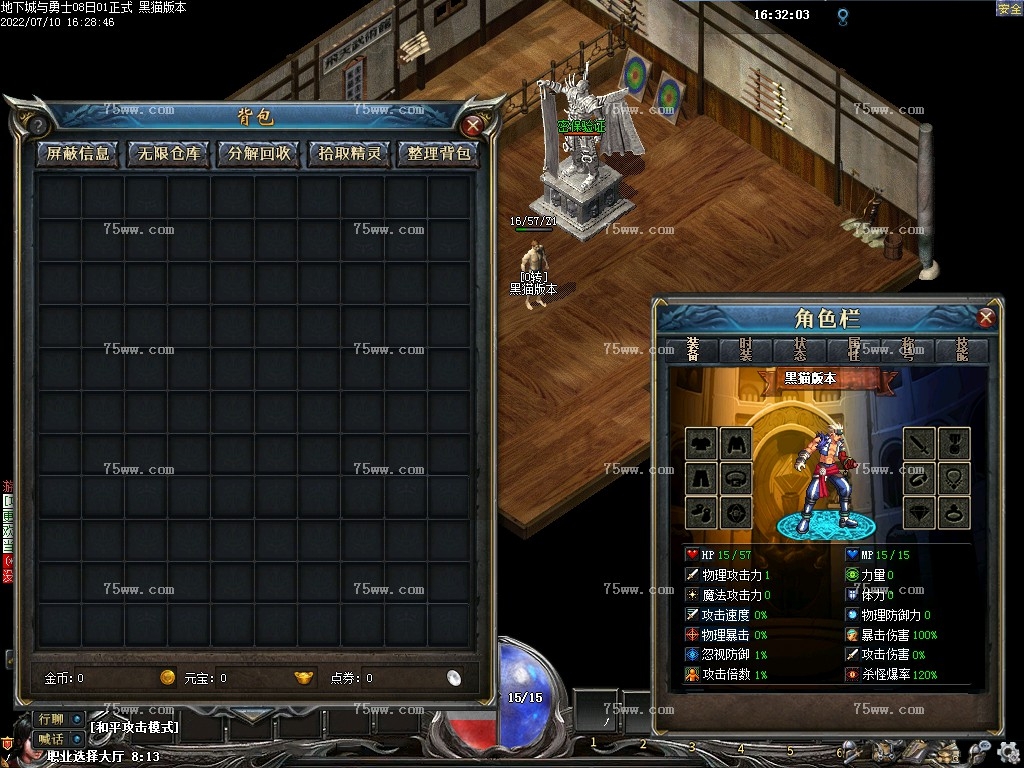Switch to the 装备 equipment tab
Image resolution: width=1024 pixels, height=768 pixels.
click(x=692, y=349)
